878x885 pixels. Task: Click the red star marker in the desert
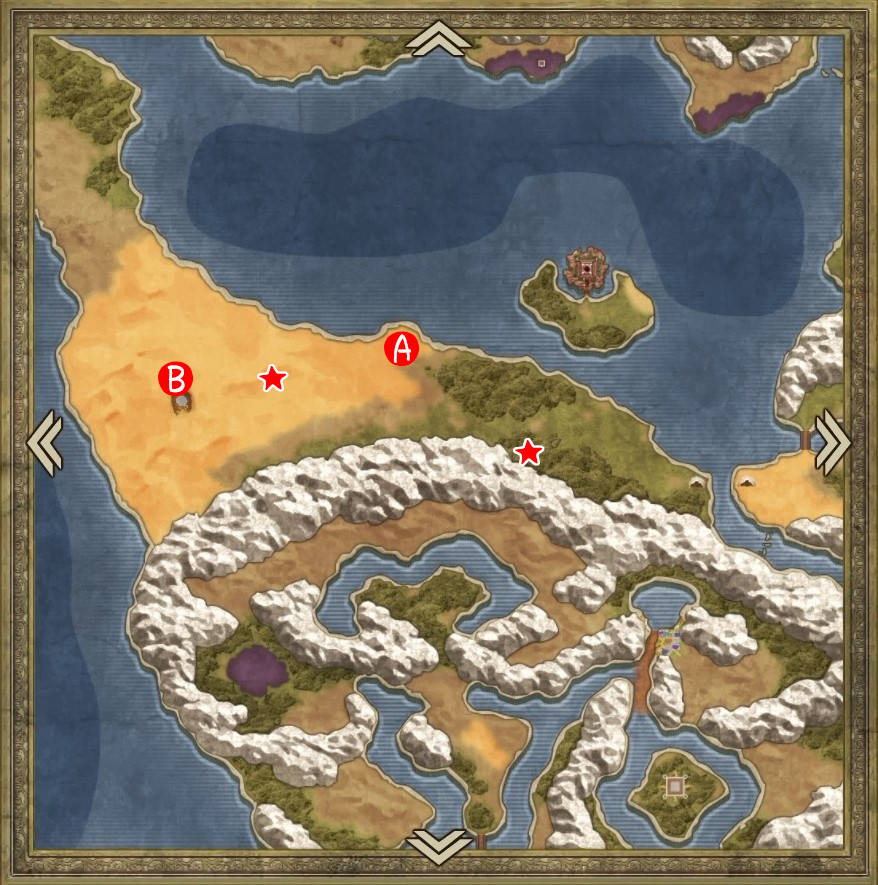[x=272, y=378]
